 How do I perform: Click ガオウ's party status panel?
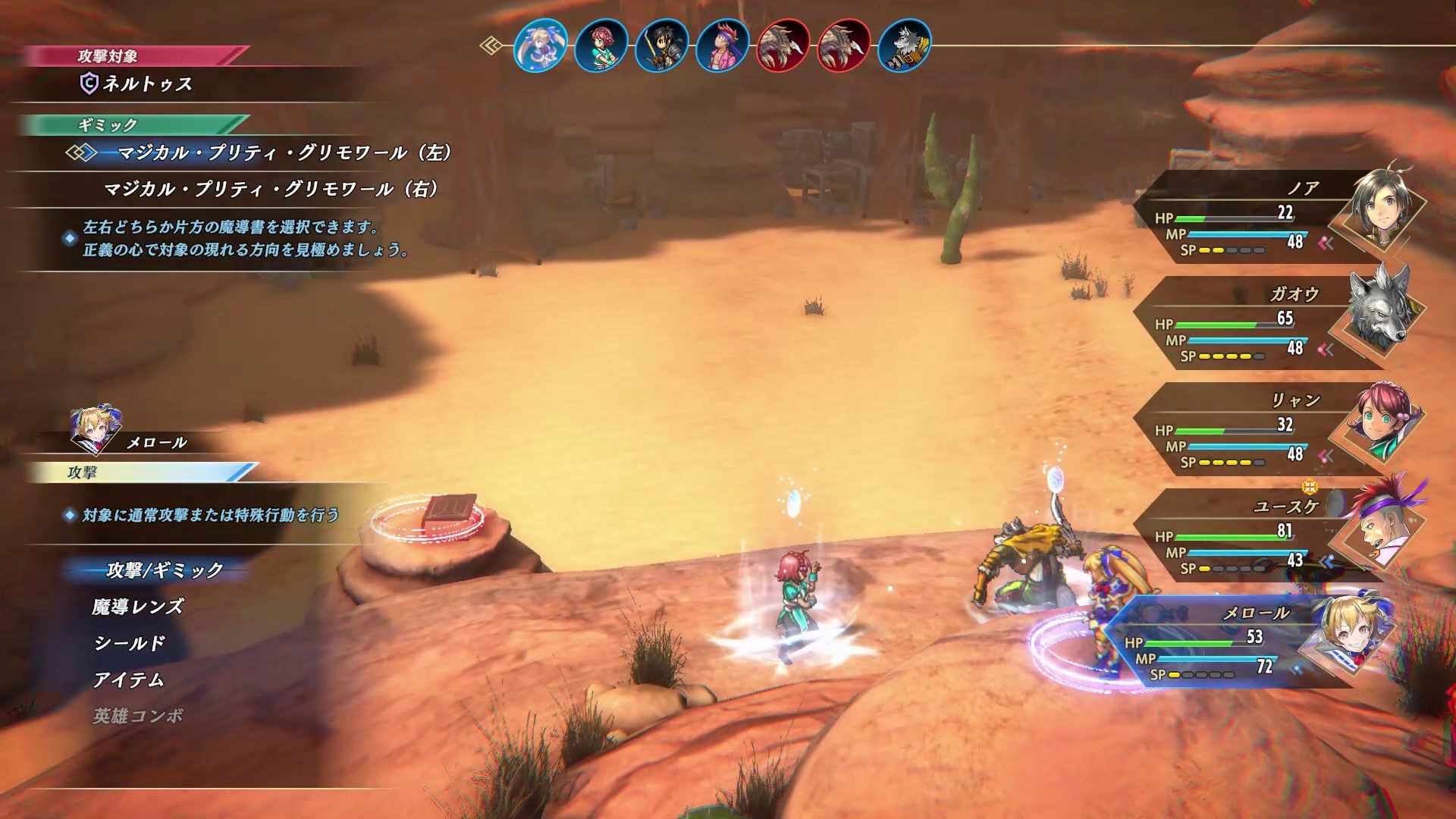tap(1274, 324)
